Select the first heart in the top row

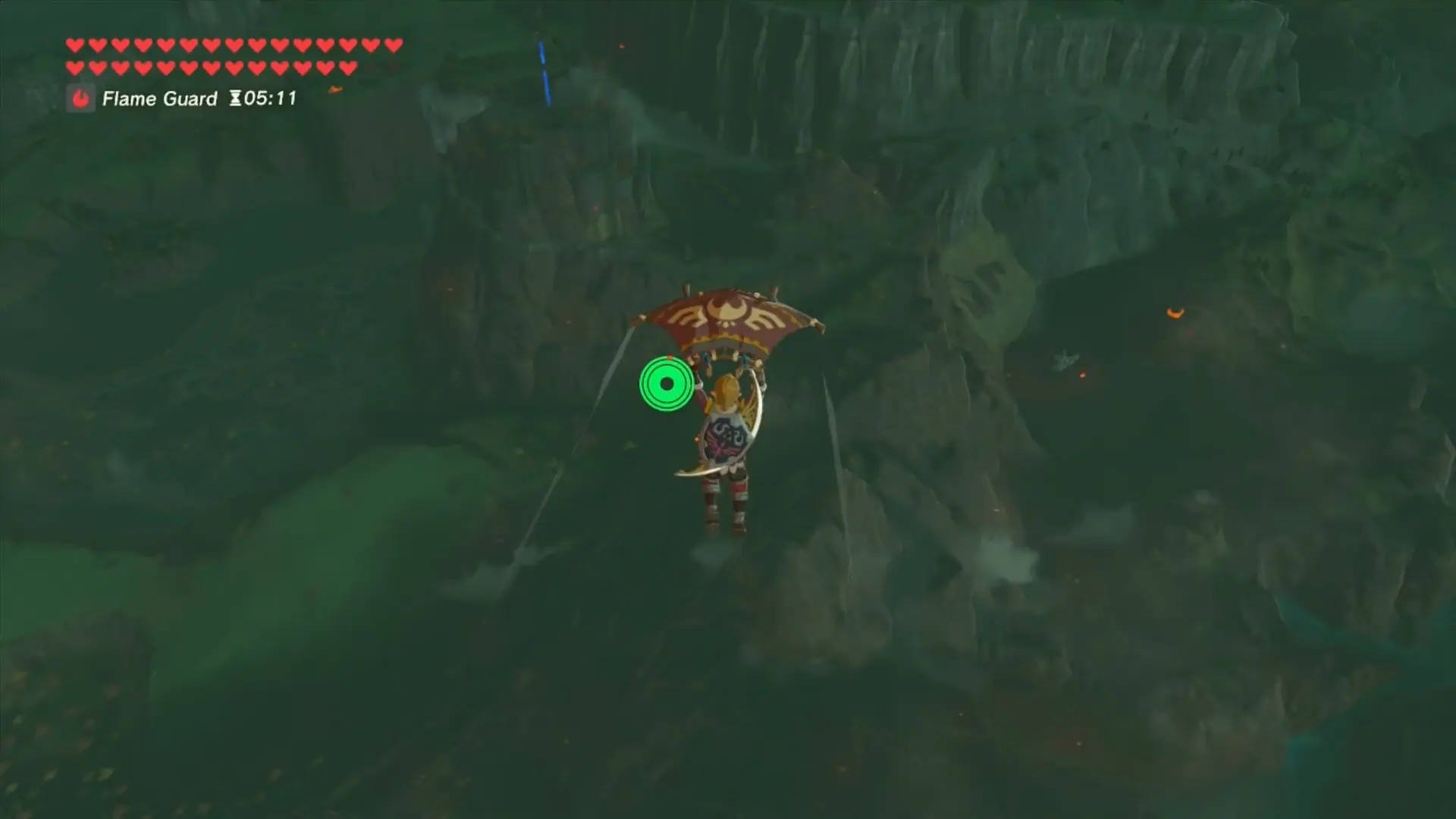pos(74,45)
